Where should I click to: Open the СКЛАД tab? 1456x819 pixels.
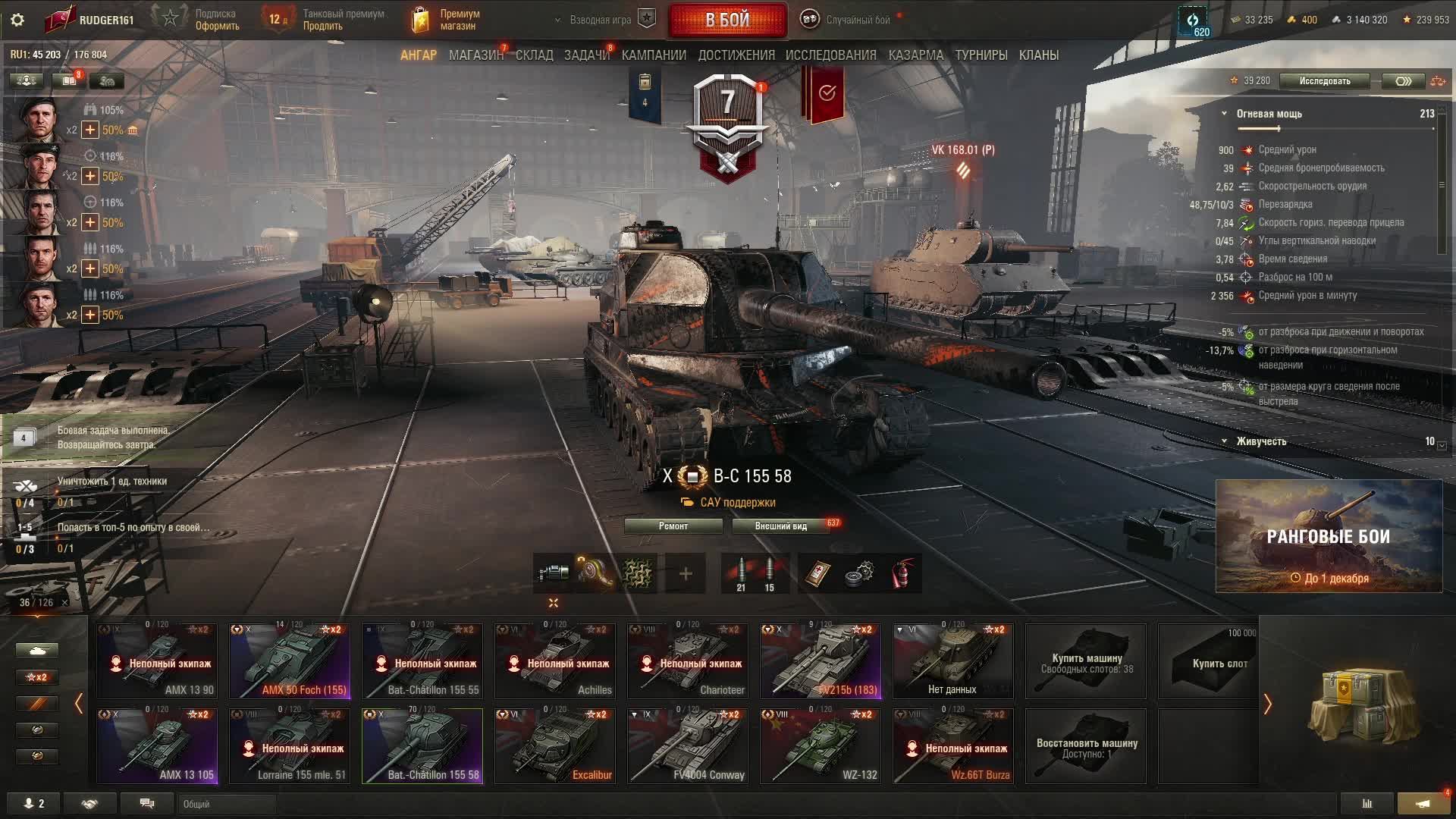(x=534, y=55)
